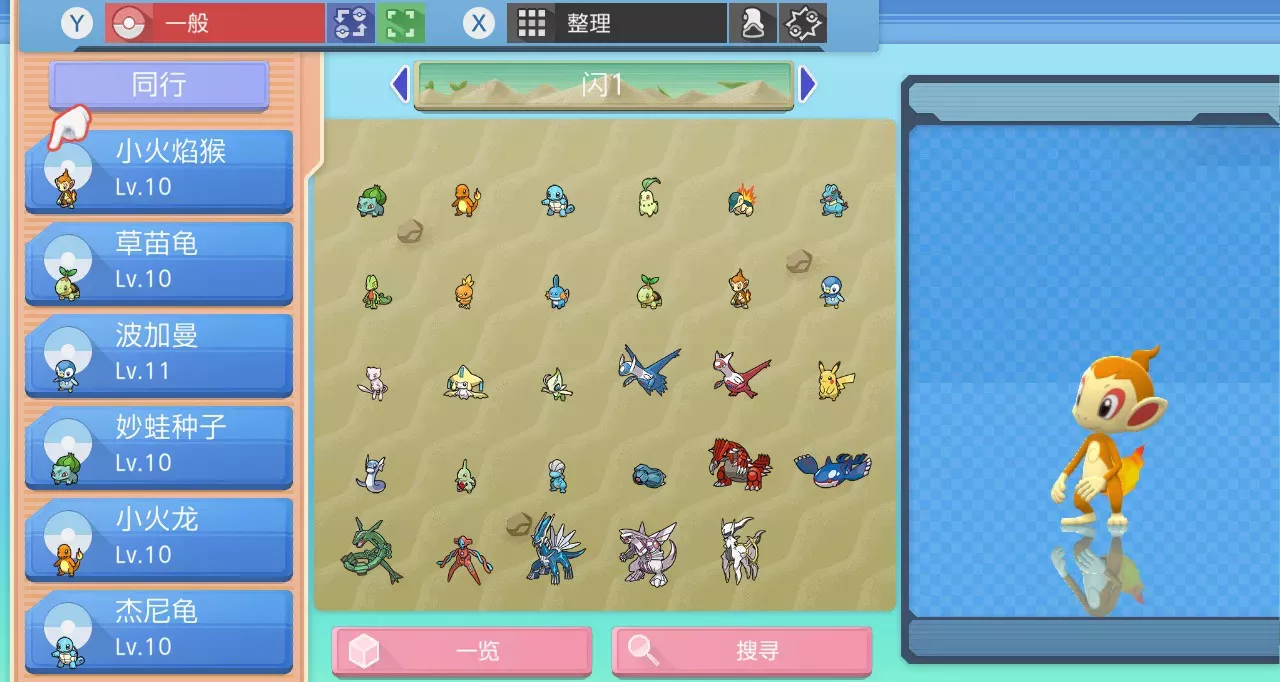Select Arceus in the bottom row
The width and height of the screenshot is (1280, 682).
pos(742,550)
